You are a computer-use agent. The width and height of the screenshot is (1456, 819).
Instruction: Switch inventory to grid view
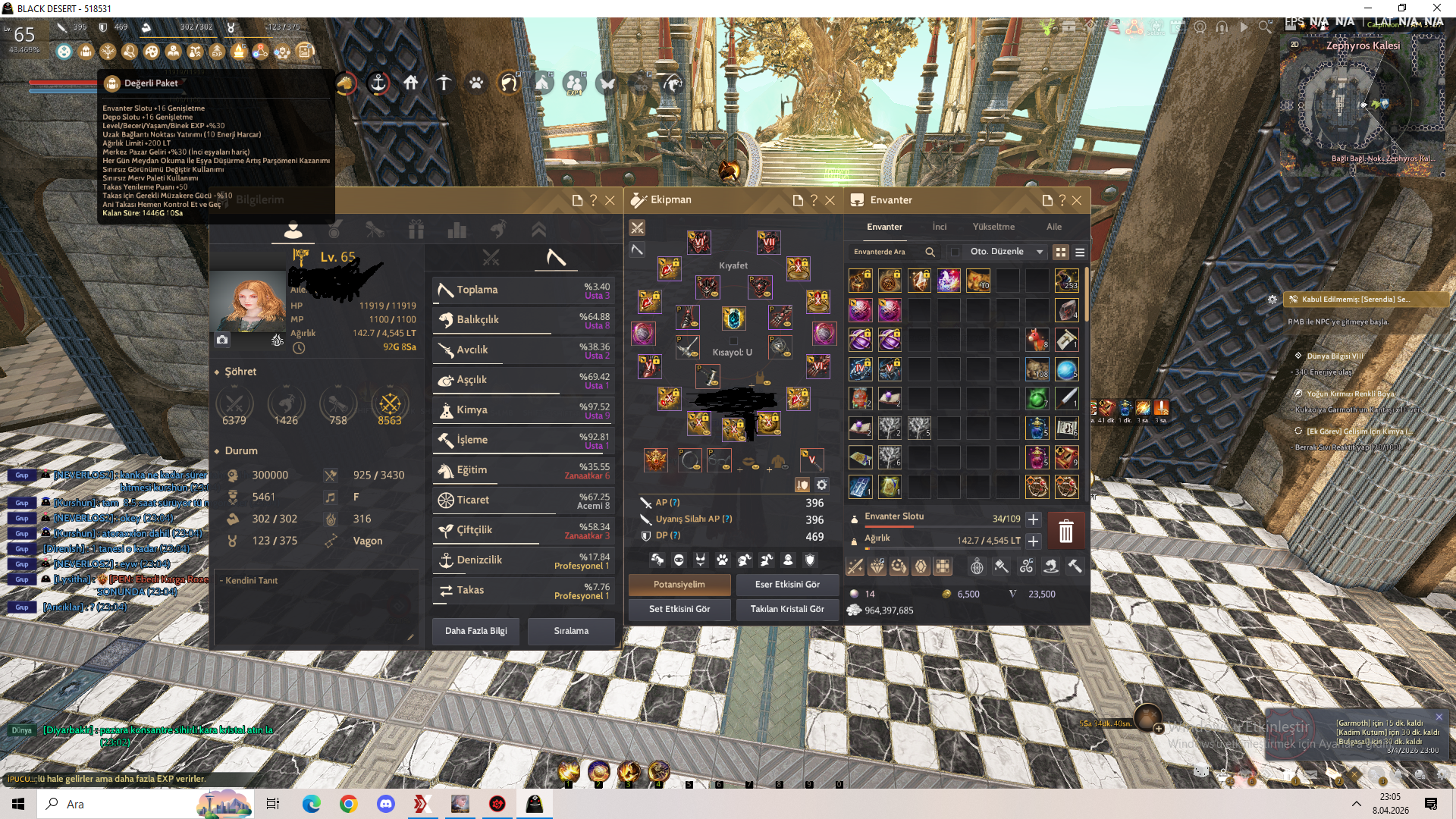coord(1060,252)
